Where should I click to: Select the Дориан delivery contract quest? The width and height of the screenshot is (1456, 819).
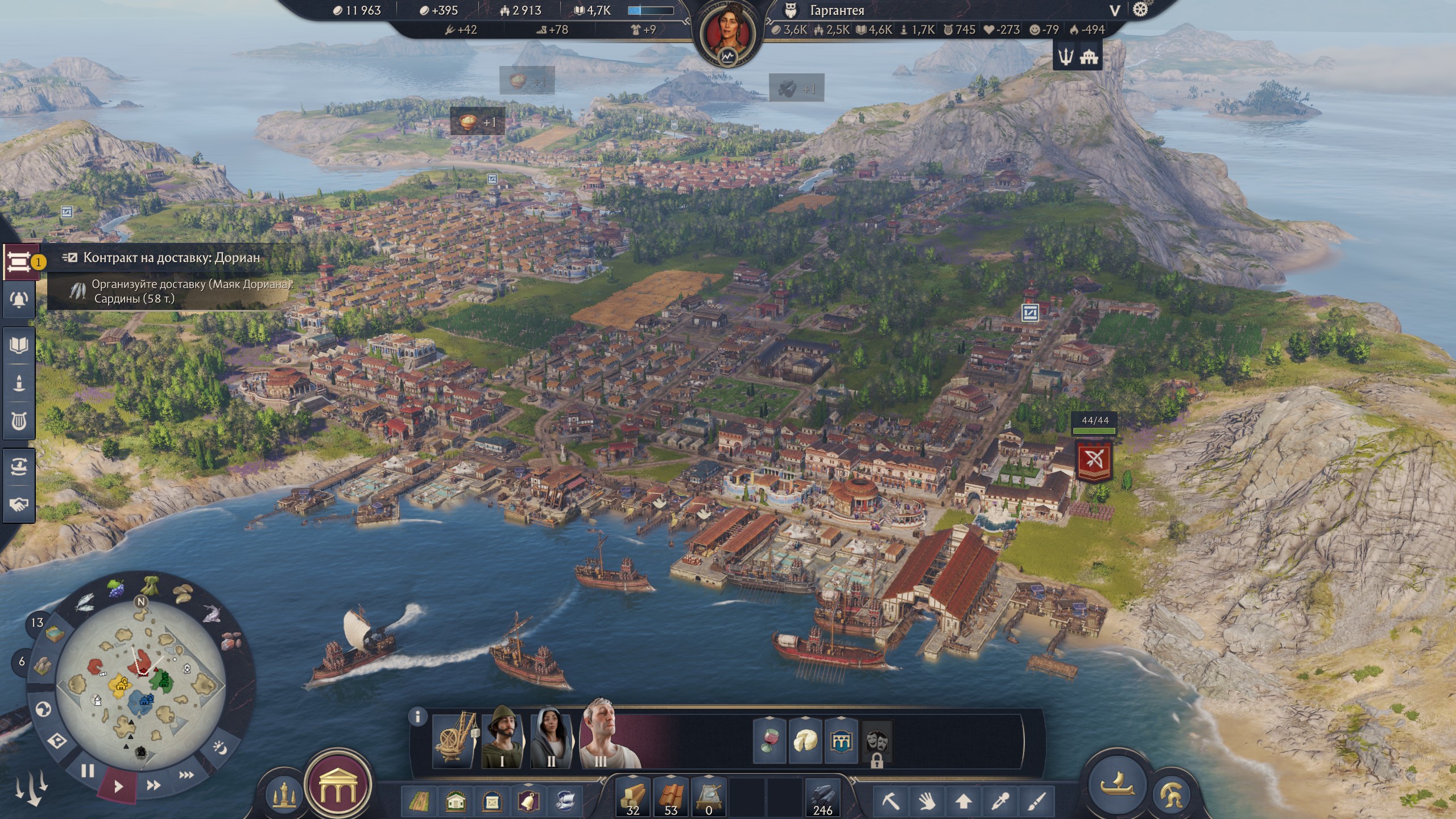click(x=171, y=258)
